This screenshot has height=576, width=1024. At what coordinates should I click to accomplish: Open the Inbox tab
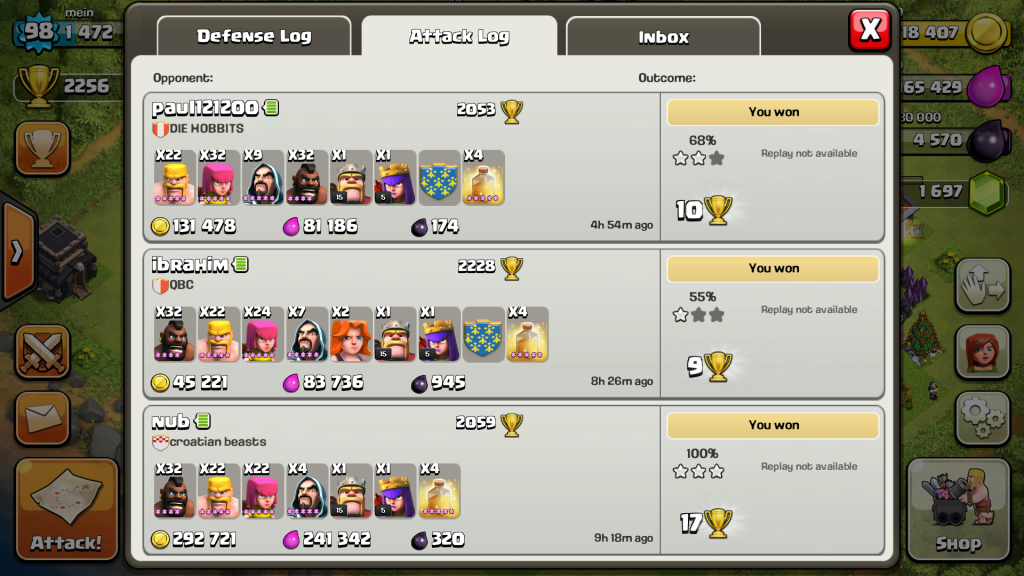(663, 37)
